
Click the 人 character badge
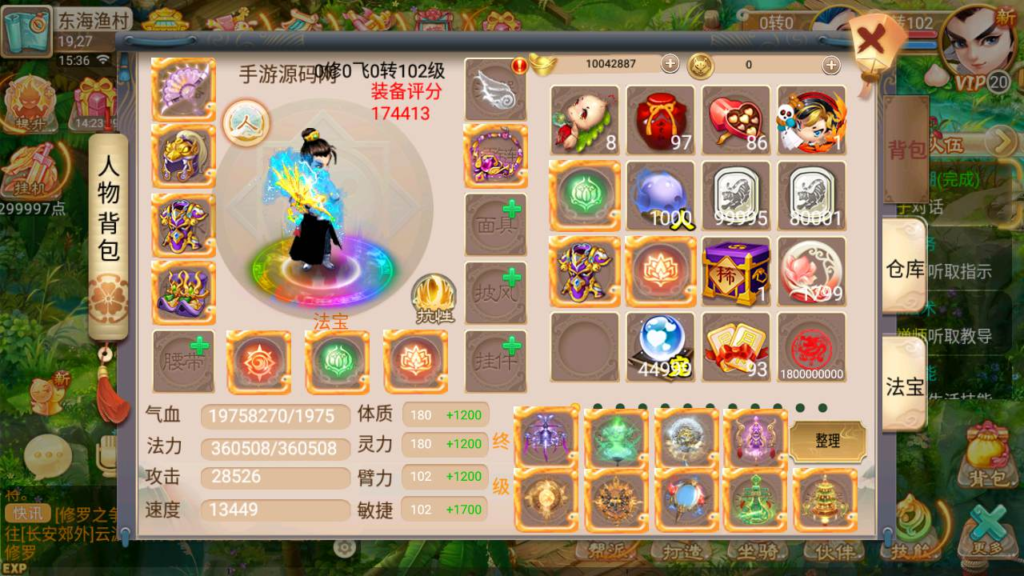point(245,123)
